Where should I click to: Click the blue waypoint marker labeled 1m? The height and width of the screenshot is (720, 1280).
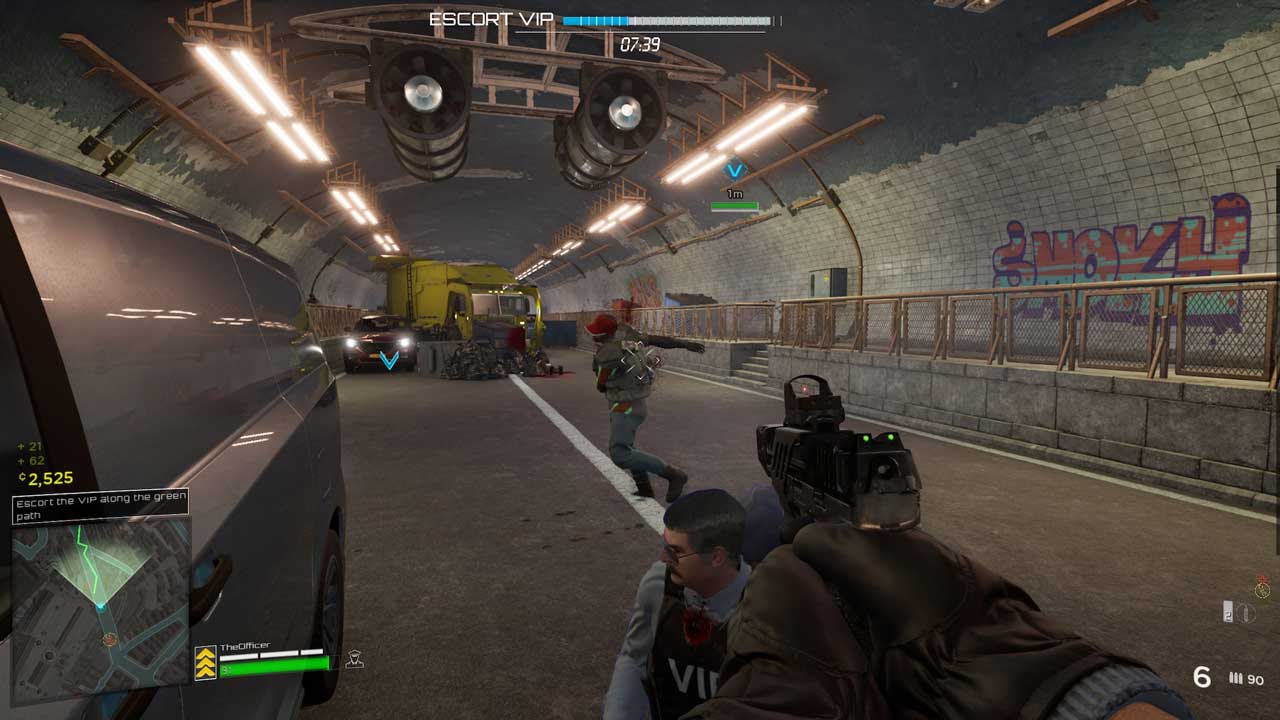pyautogui.click(x=735, y=171)
